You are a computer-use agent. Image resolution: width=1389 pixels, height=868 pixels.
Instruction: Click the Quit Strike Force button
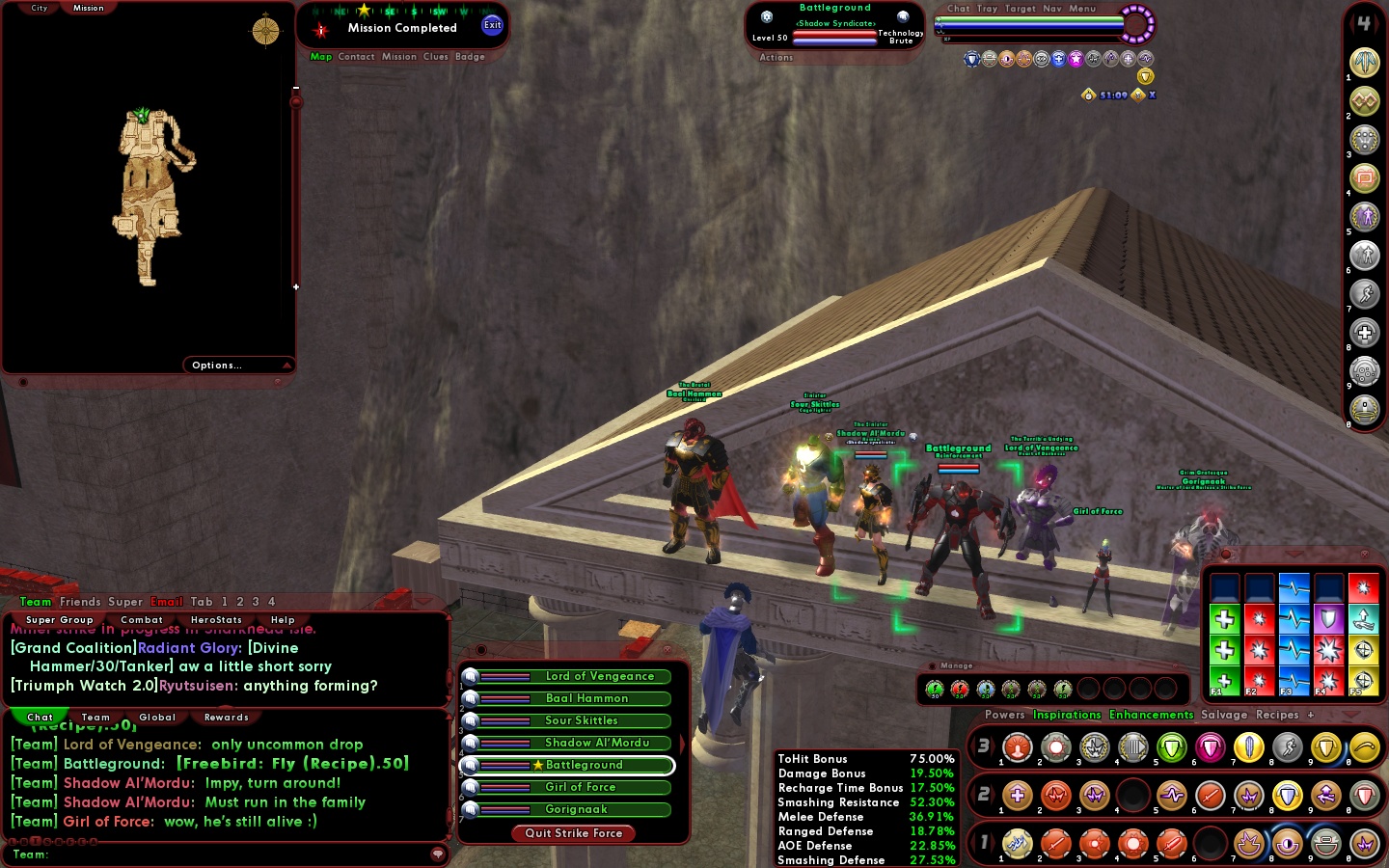tap(573, 833)
